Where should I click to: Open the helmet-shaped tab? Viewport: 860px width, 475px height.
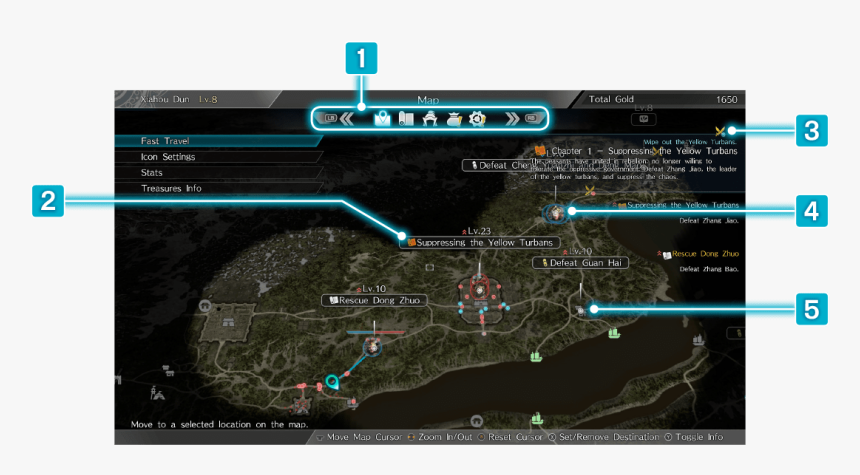pyautogui.click(x=430, y=119)
